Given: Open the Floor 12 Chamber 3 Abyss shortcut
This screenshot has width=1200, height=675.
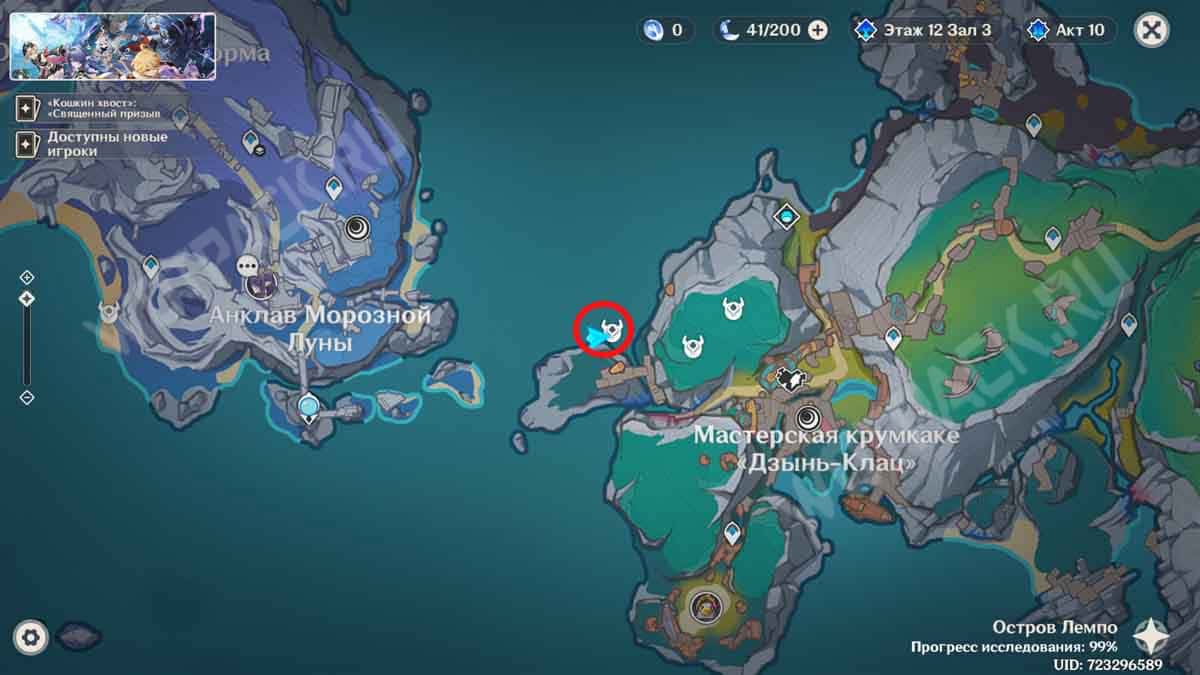Looking at the screenshot, I should 923,30.
